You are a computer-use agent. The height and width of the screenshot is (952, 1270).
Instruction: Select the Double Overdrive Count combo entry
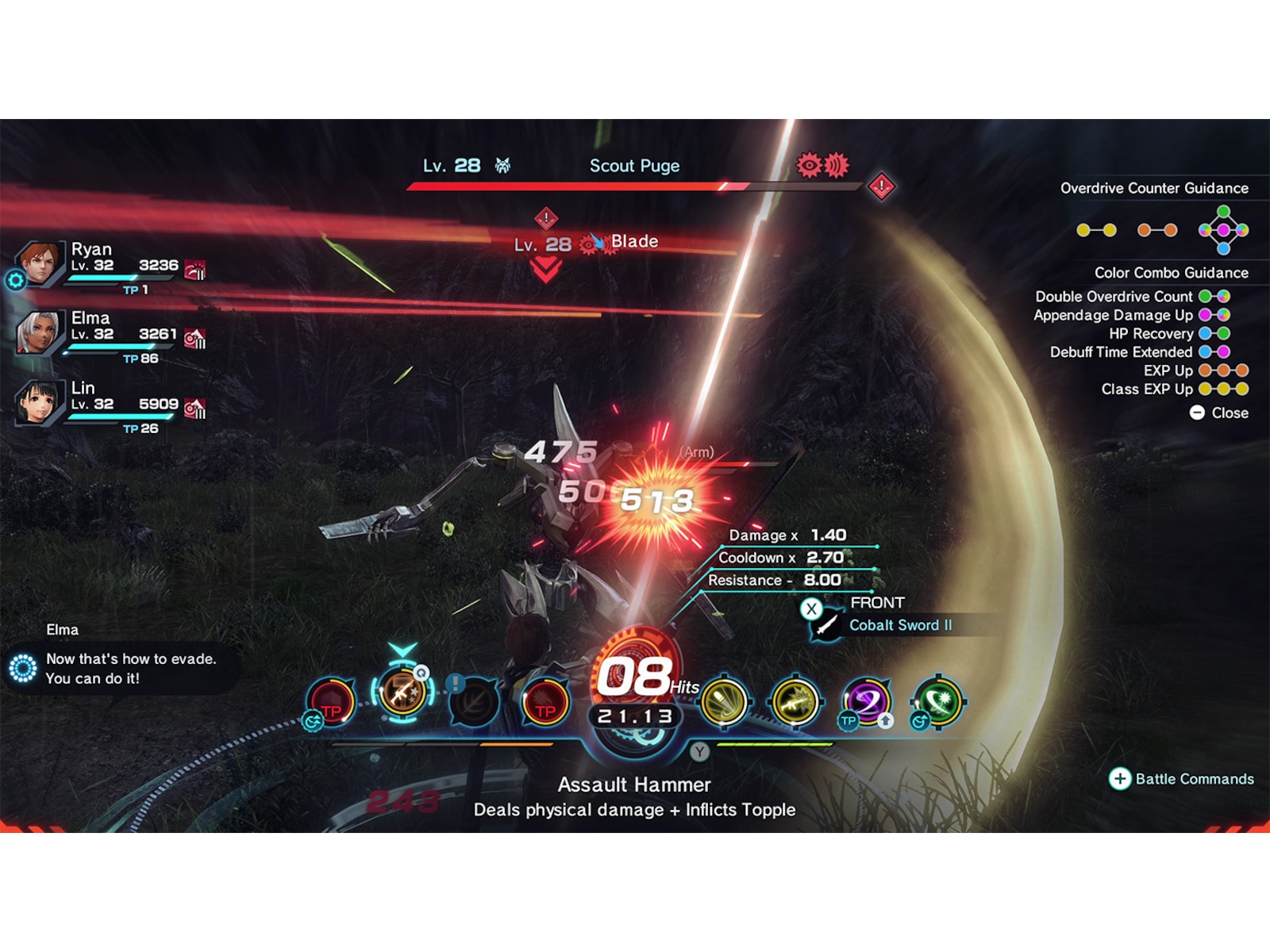[1113, 296]
